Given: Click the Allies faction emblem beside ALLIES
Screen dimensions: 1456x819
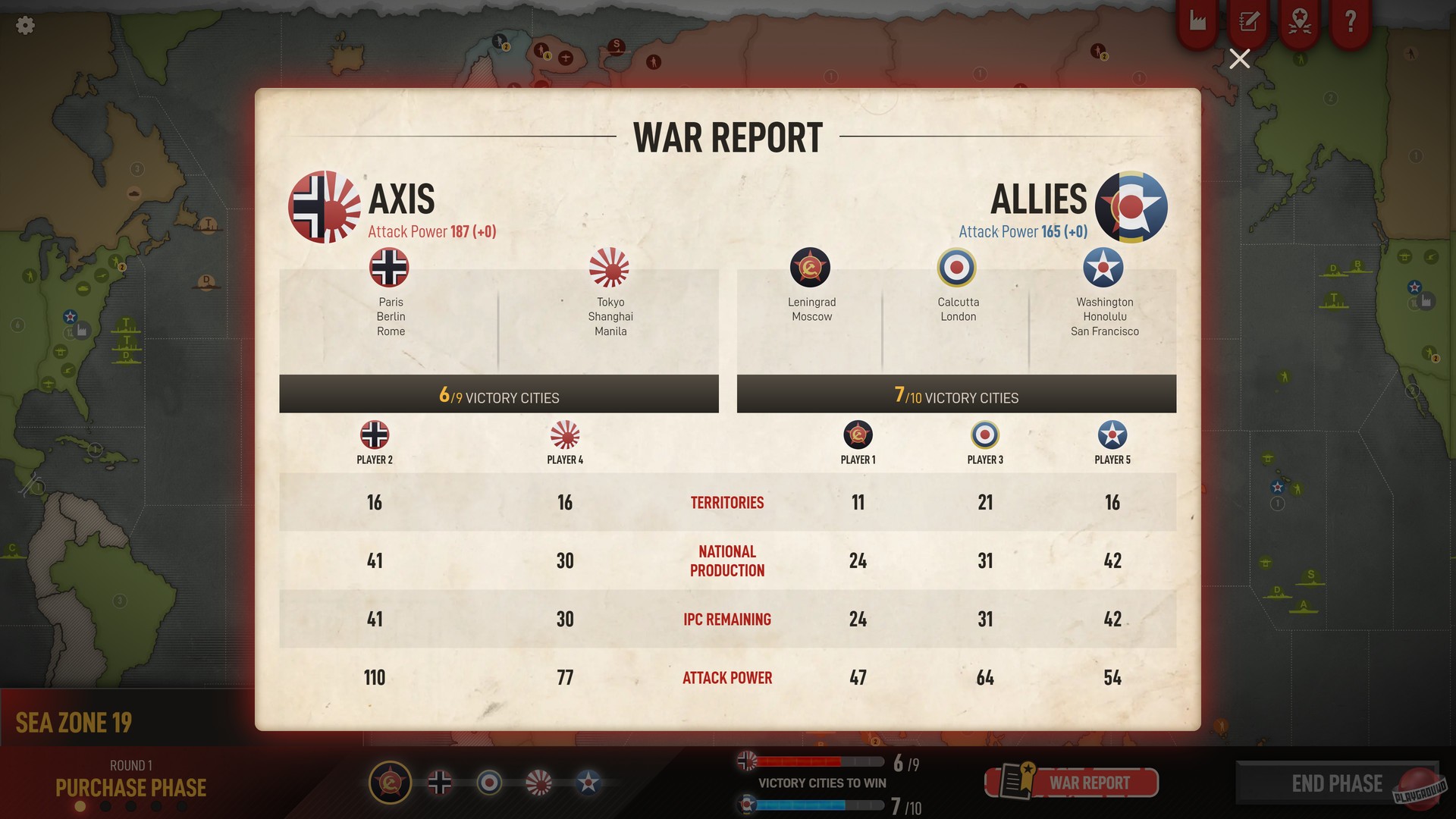Looking at the screenshot, I should point(1130,206).
